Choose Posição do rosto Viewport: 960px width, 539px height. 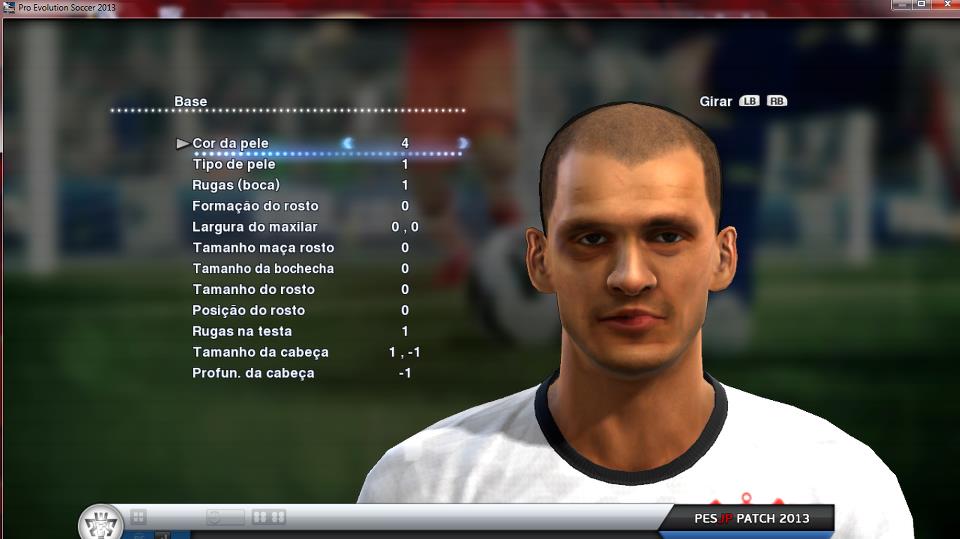point(248,311)
